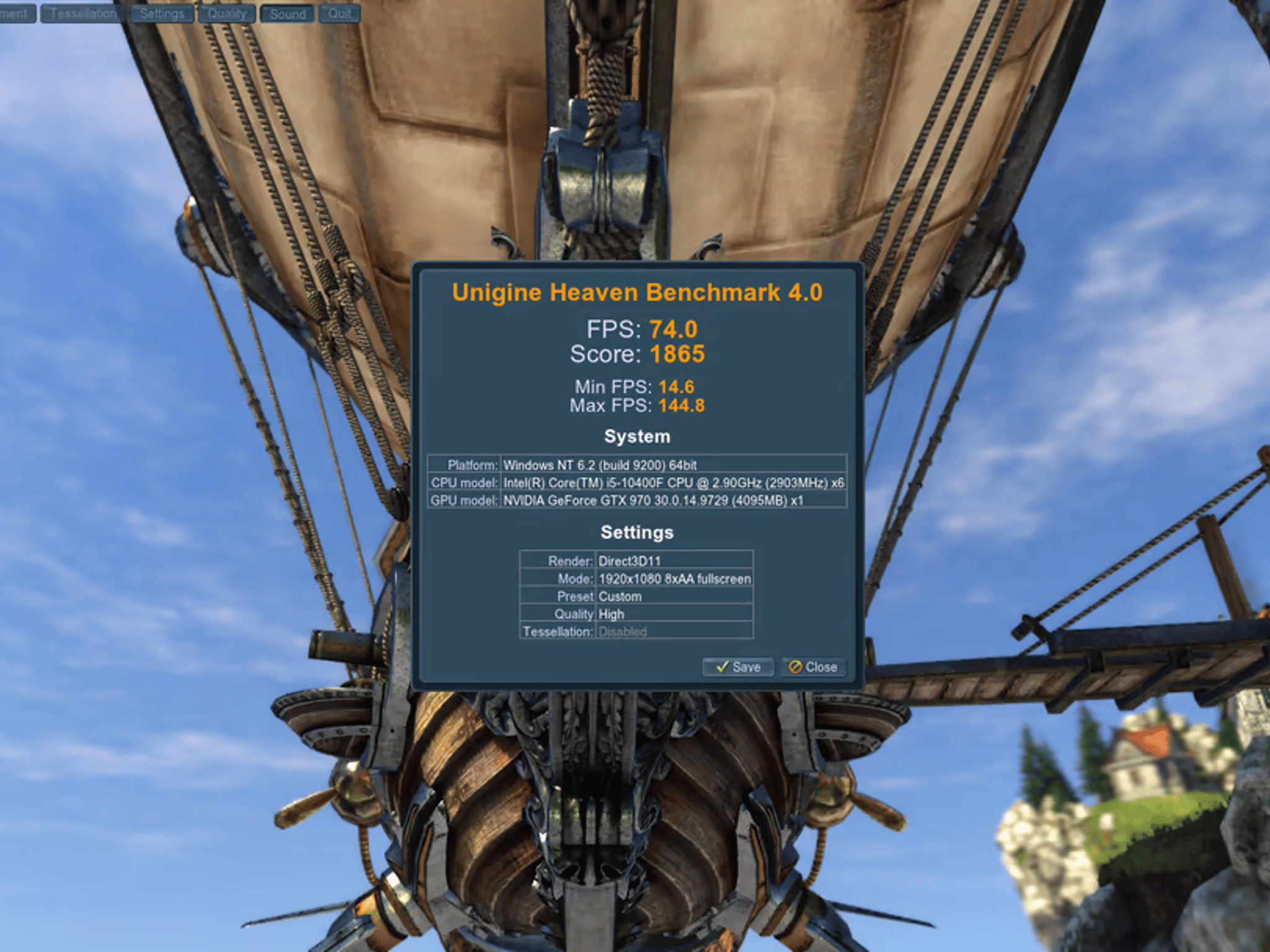The height and width of the screenshot is (952, 1270).
Task: Click the Score 1865 value
Action: pyautogui.click(x=678, y=354)
